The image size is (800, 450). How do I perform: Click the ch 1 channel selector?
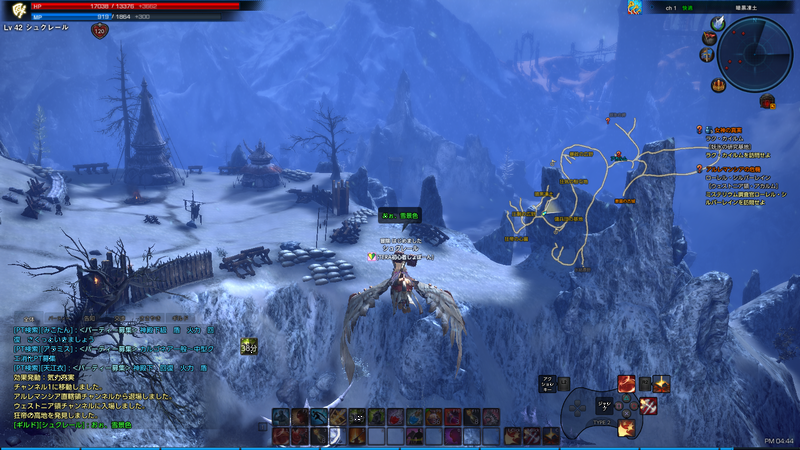[672, 7]
